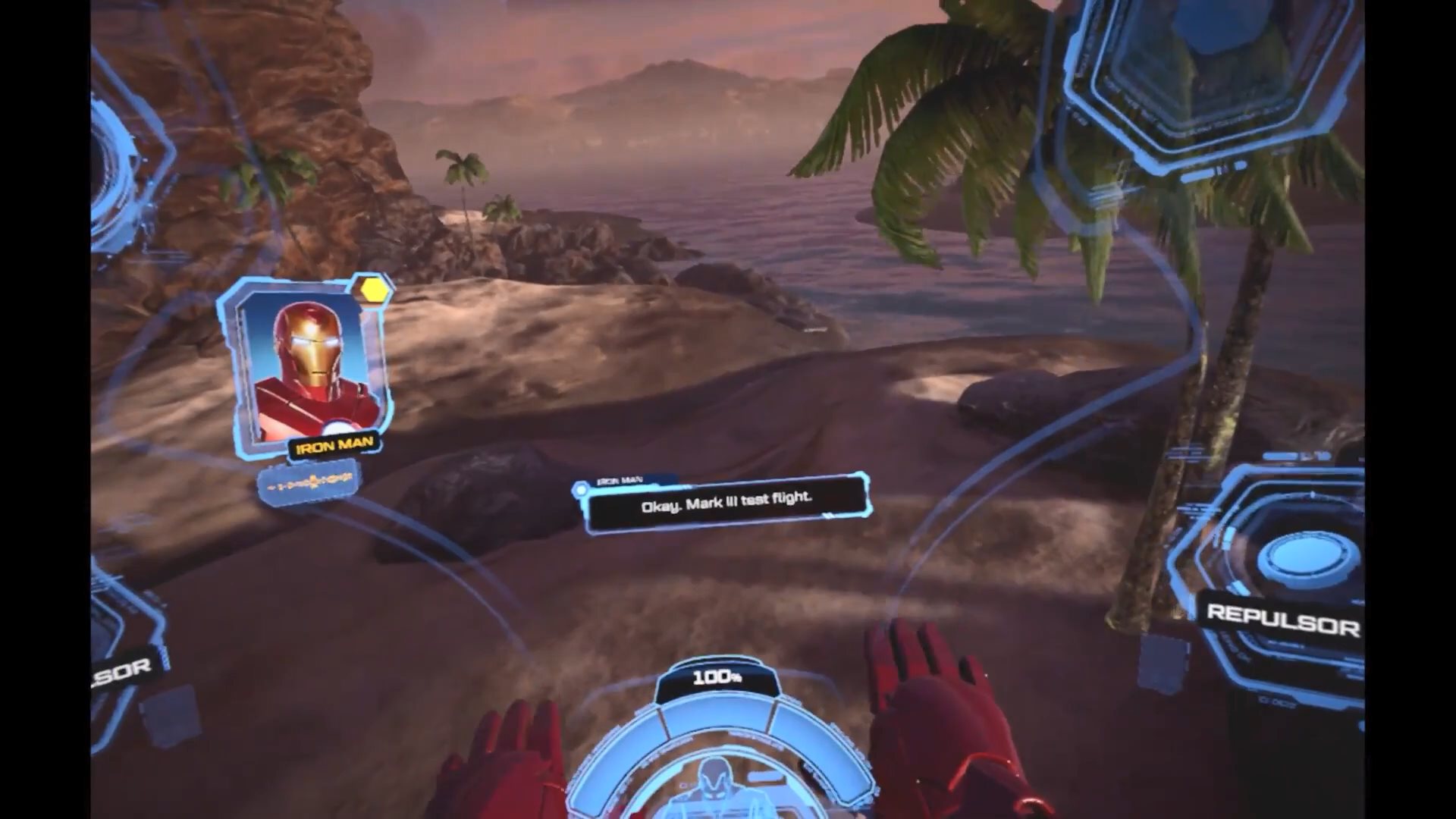Viewport: 1456px width, 819px height.
Task: Select the Iron Man portrait card
Action: coord(309,368)
